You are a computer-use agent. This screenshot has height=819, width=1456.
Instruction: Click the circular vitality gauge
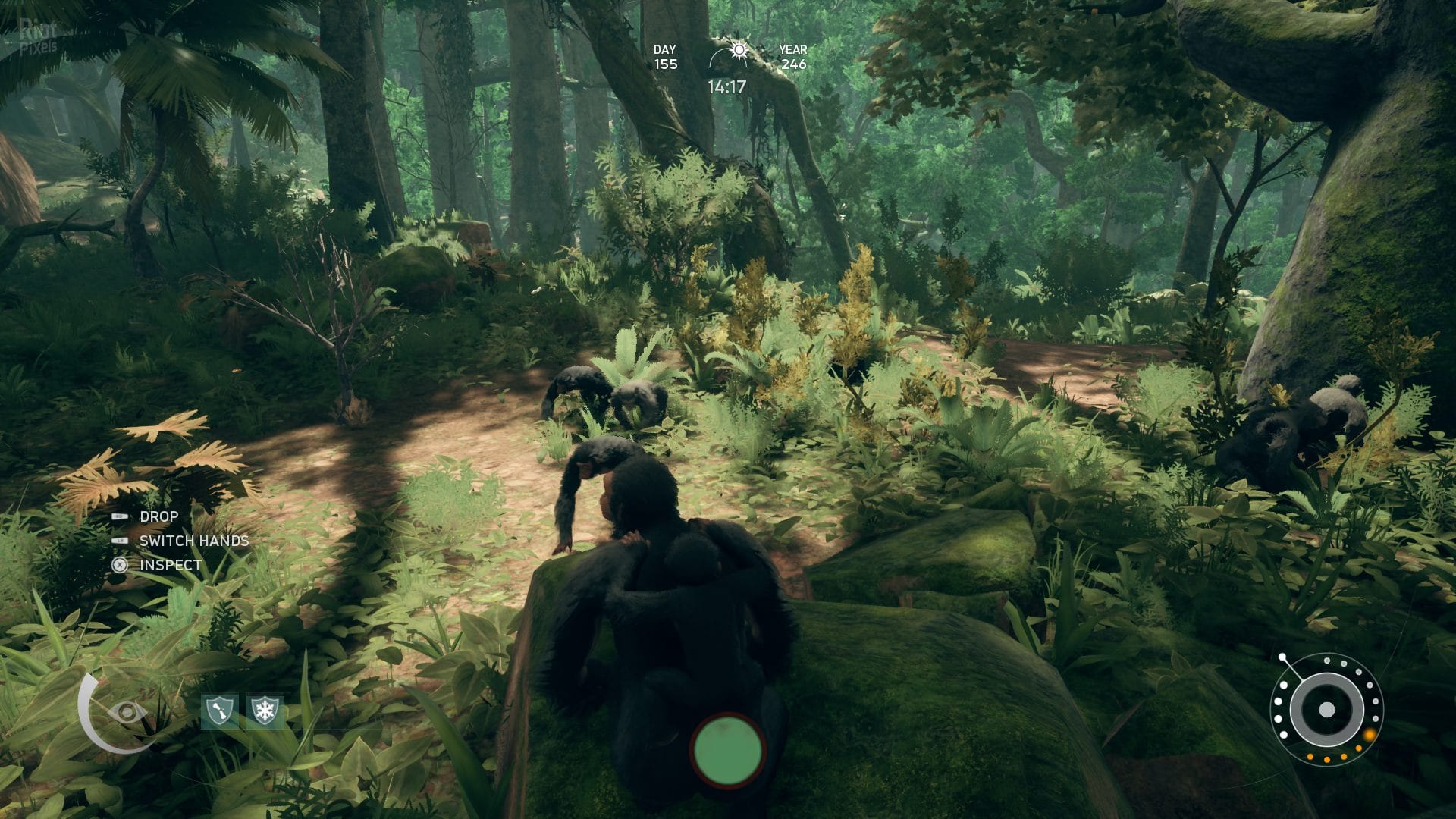point(1326,710)
